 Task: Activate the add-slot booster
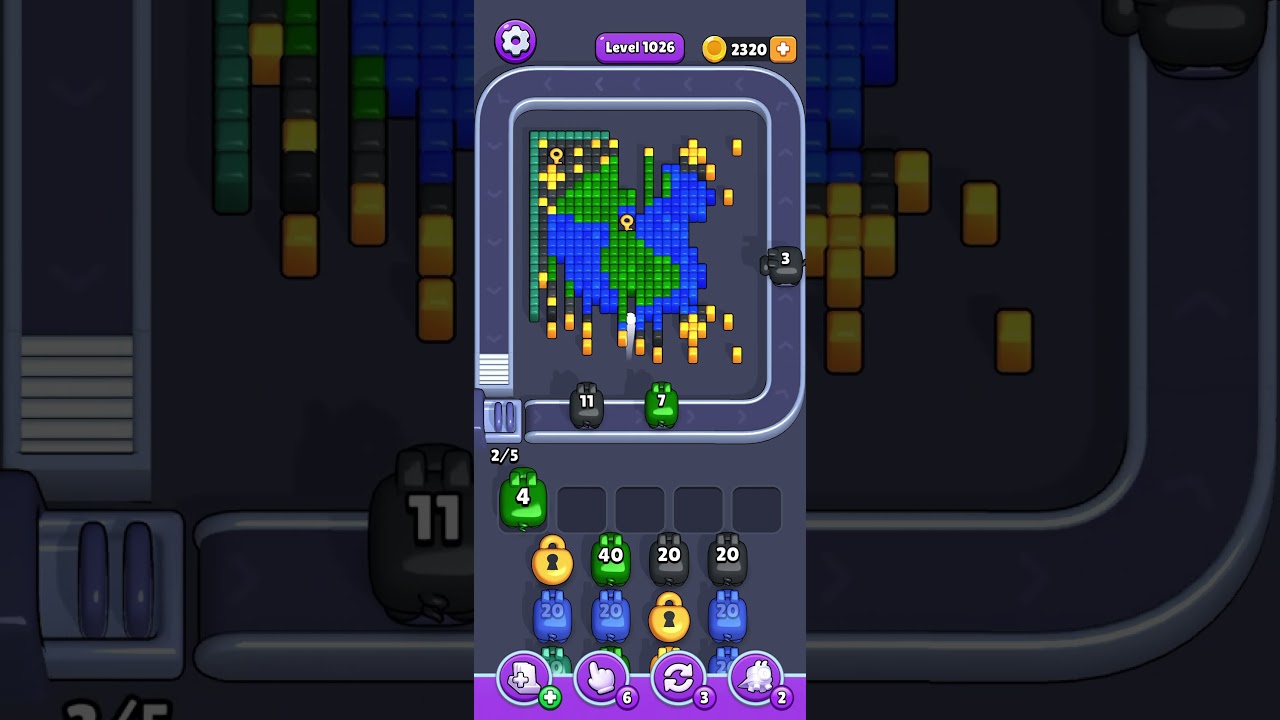pyautogui.click(x=524, y=679)
